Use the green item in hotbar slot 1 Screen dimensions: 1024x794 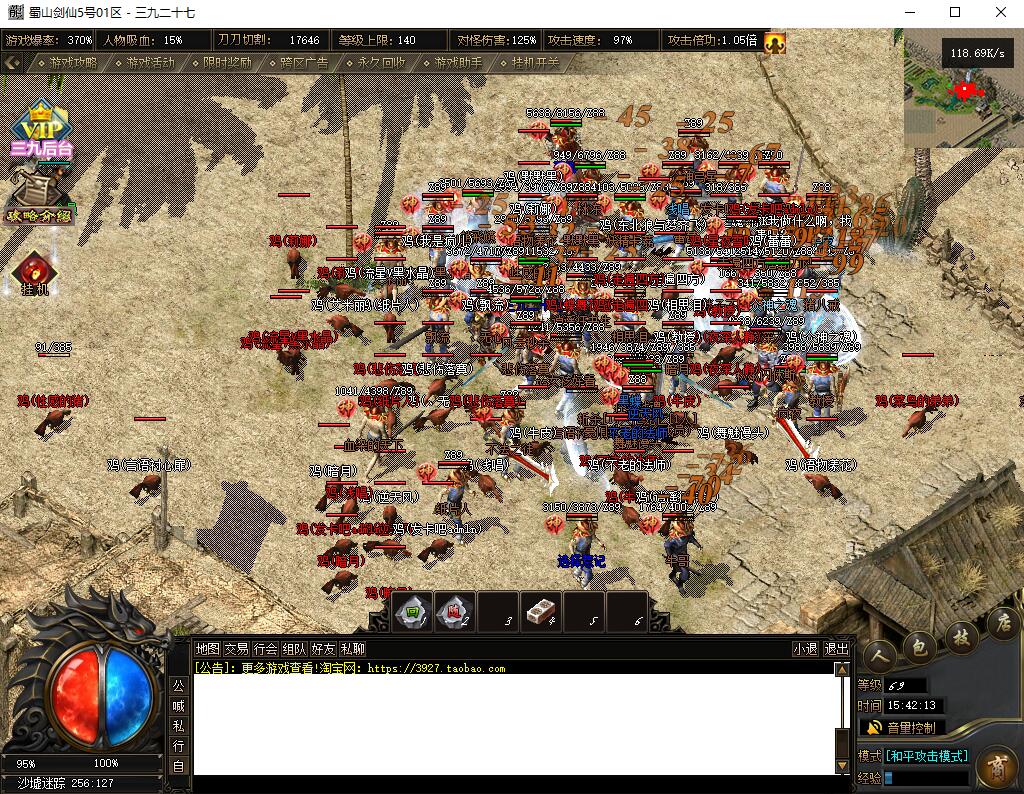coord(412,610)
